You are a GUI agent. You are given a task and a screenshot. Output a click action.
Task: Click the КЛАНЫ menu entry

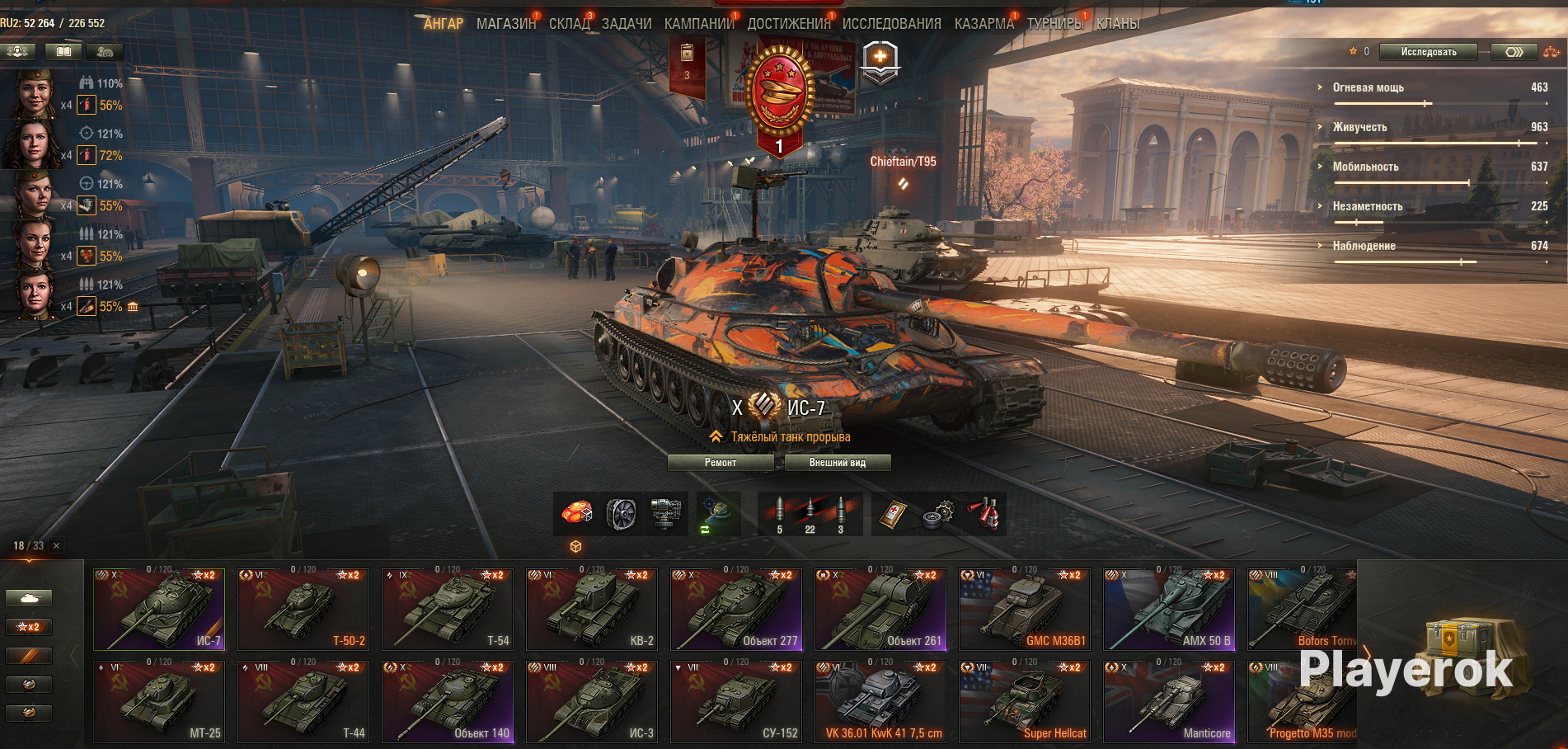coord(1118,24)
